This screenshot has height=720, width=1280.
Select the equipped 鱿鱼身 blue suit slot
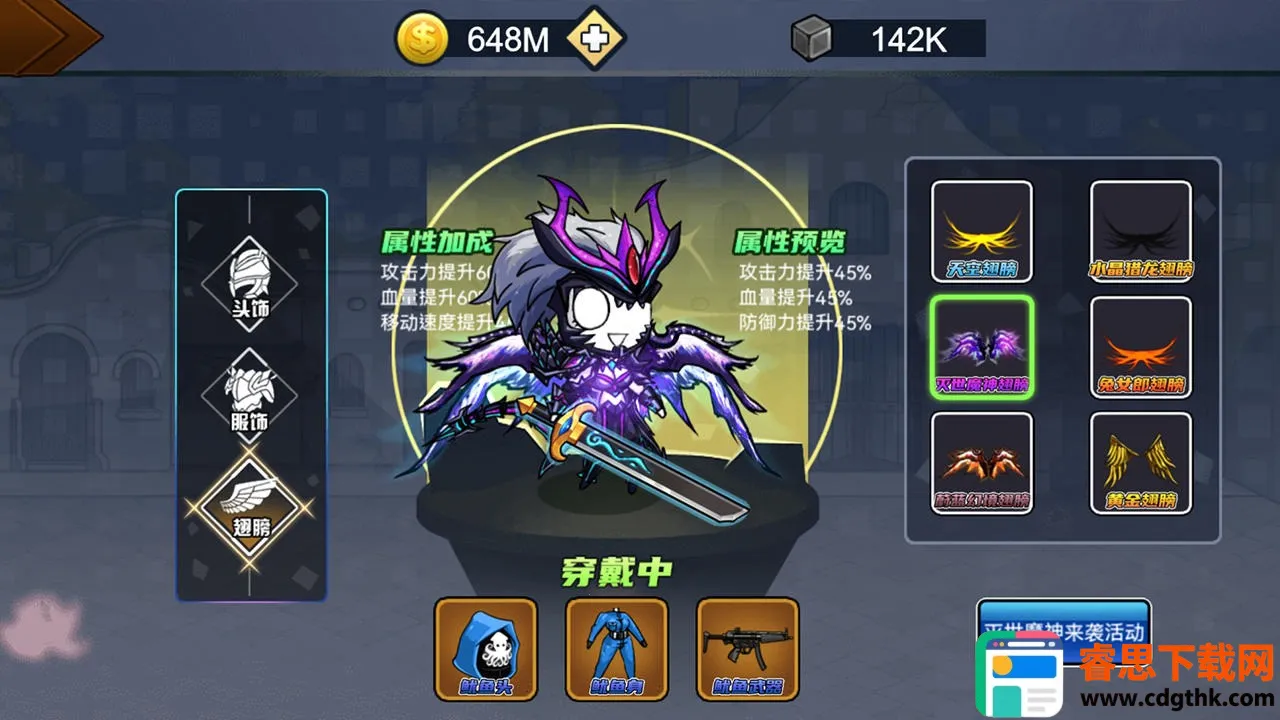click(617, 649)
